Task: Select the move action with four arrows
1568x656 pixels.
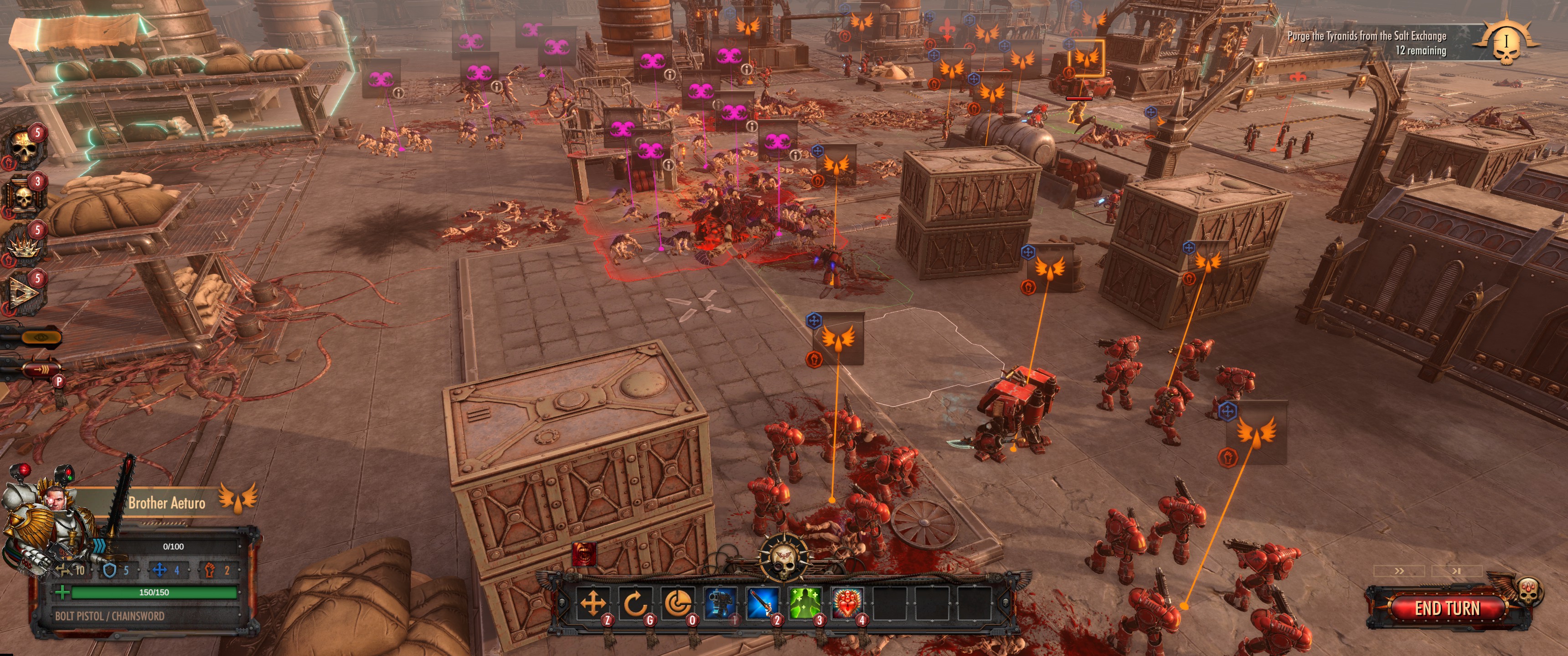Action: tap(593, 603)
